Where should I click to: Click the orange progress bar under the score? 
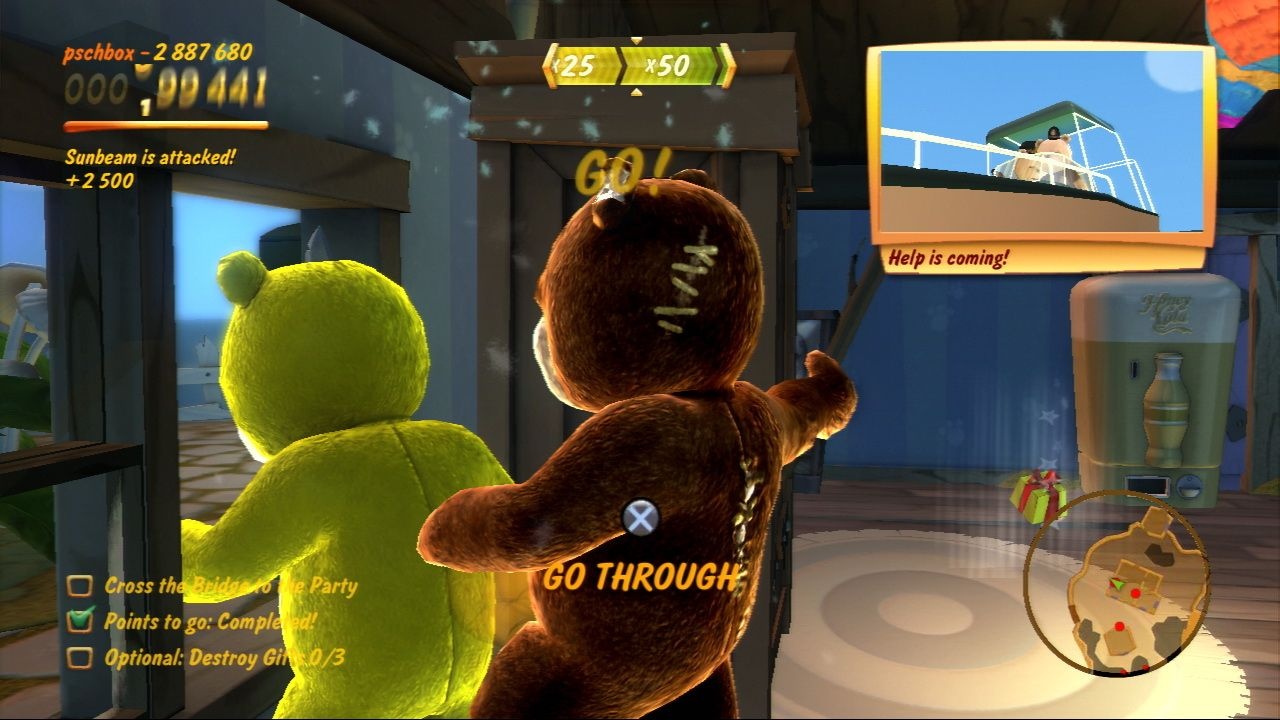coord(165,127)
